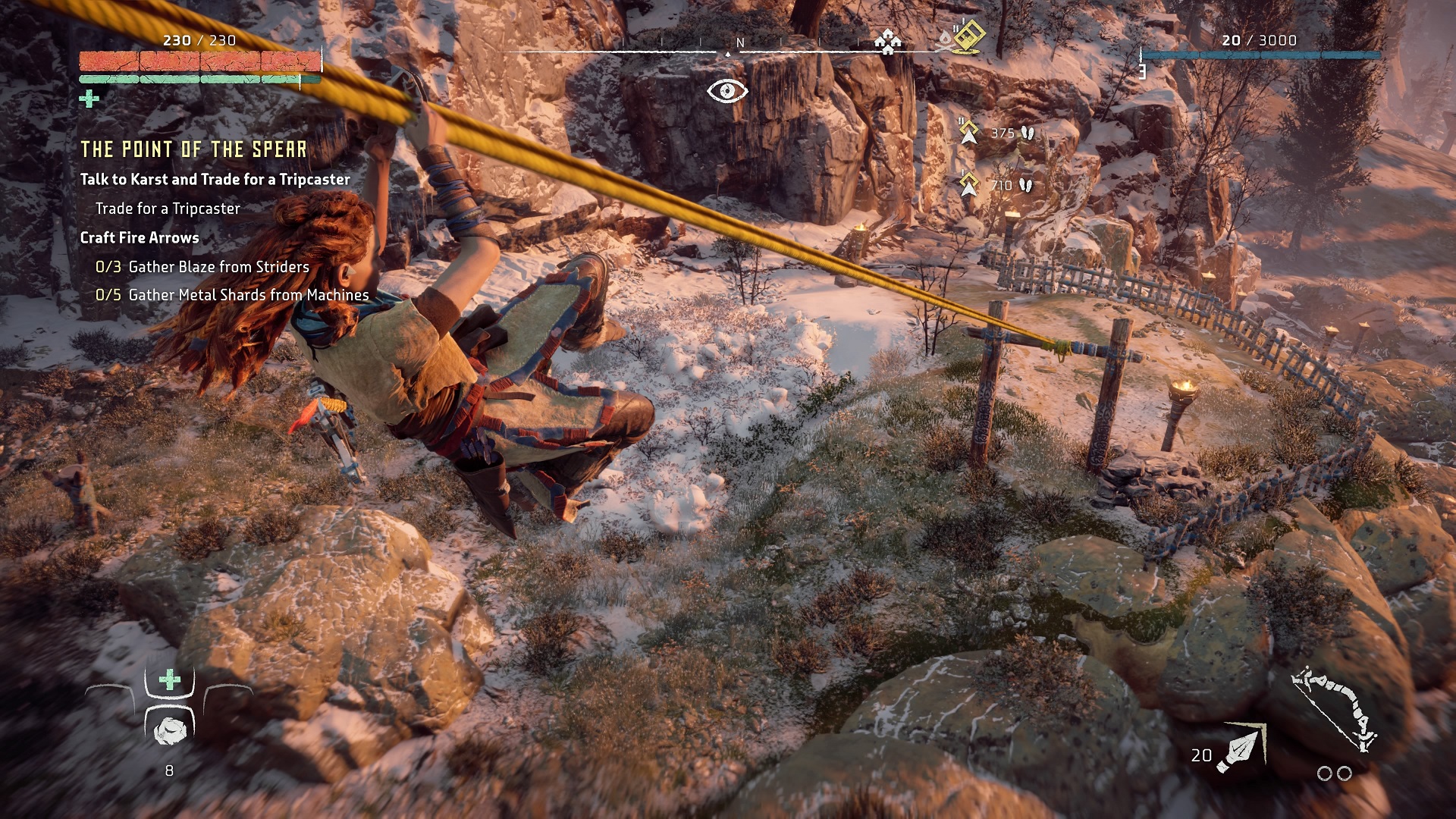
Task: Select the Craft Fire Arrows objective
Action: [140, 237]
